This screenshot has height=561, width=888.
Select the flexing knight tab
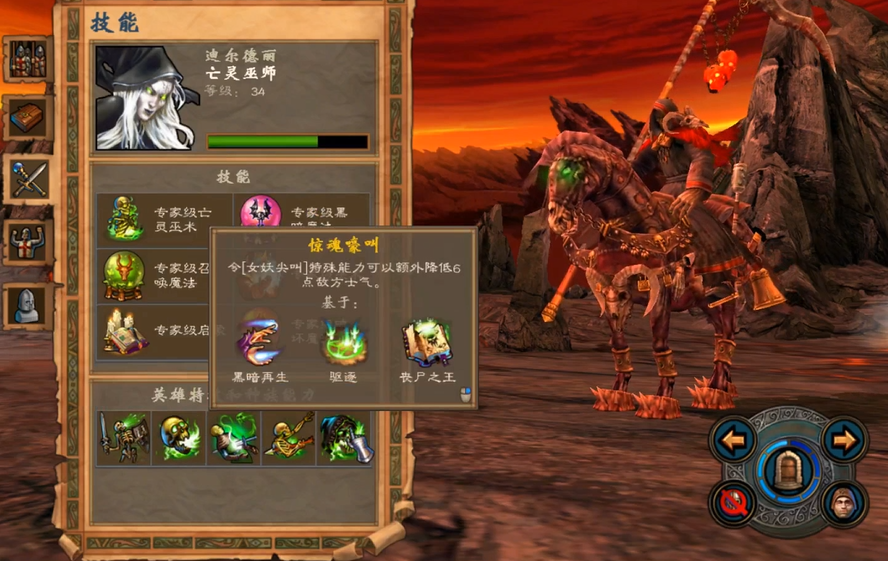pos(27,241)
